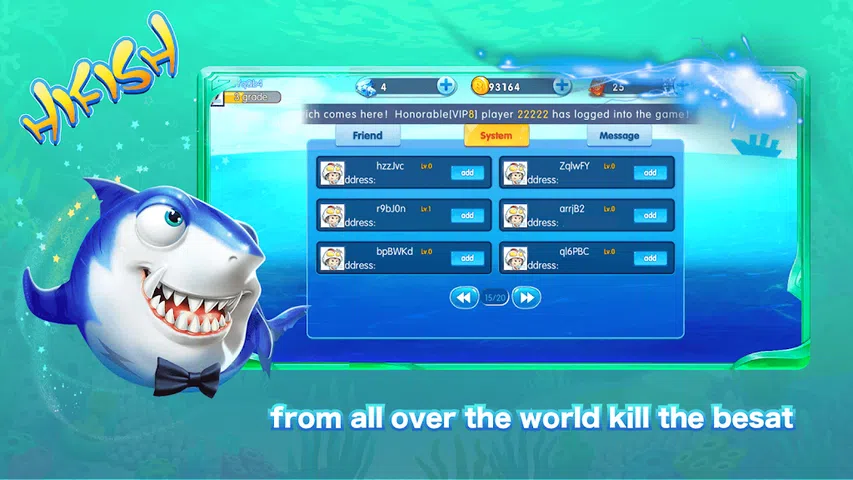The height and width of the screenshot is (480, 853).
Task: Click the plus button beside the diamond count
Action: [x=446, y=86]
